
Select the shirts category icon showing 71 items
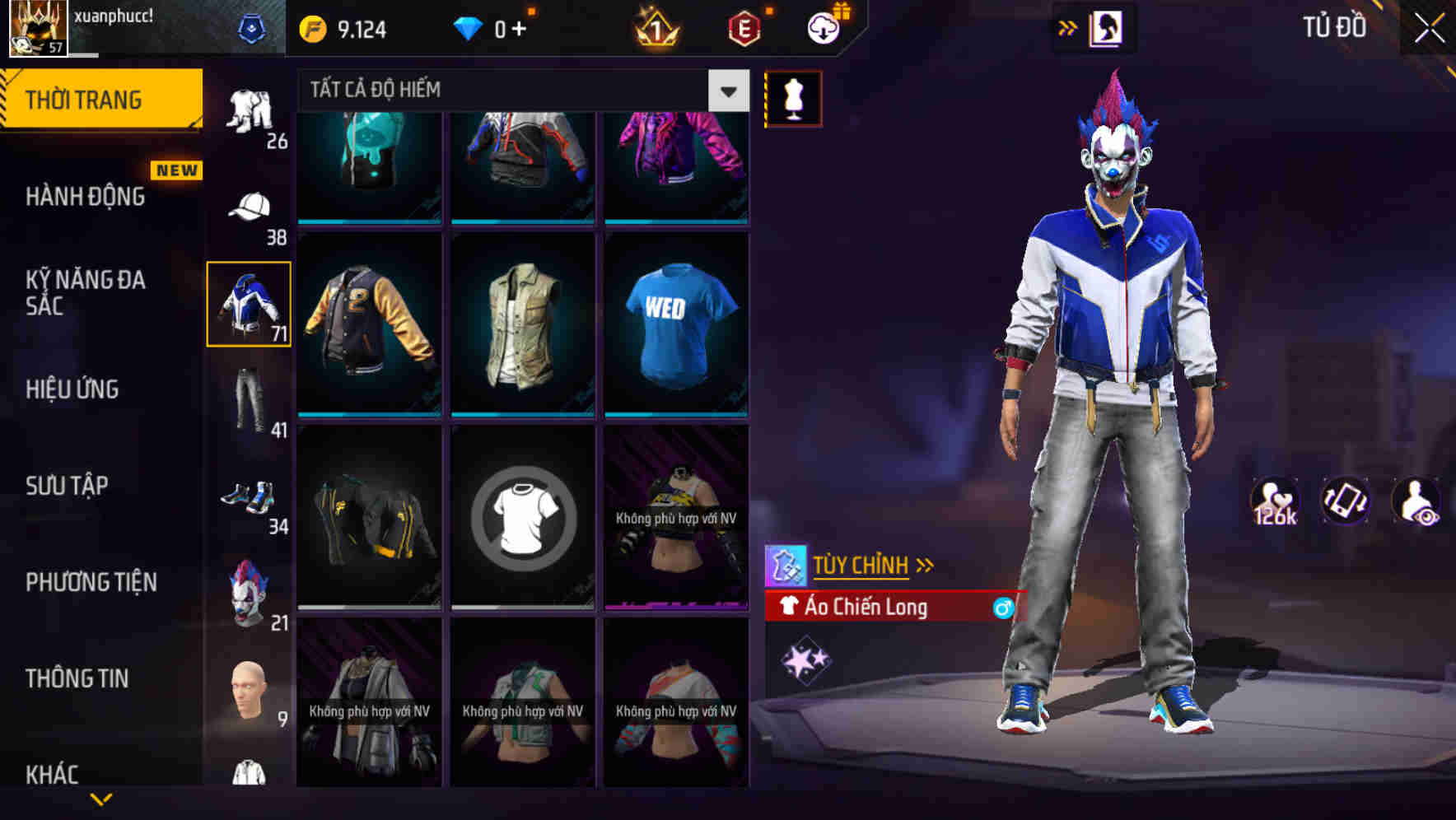pyautogui.click(x=249, y=303)
